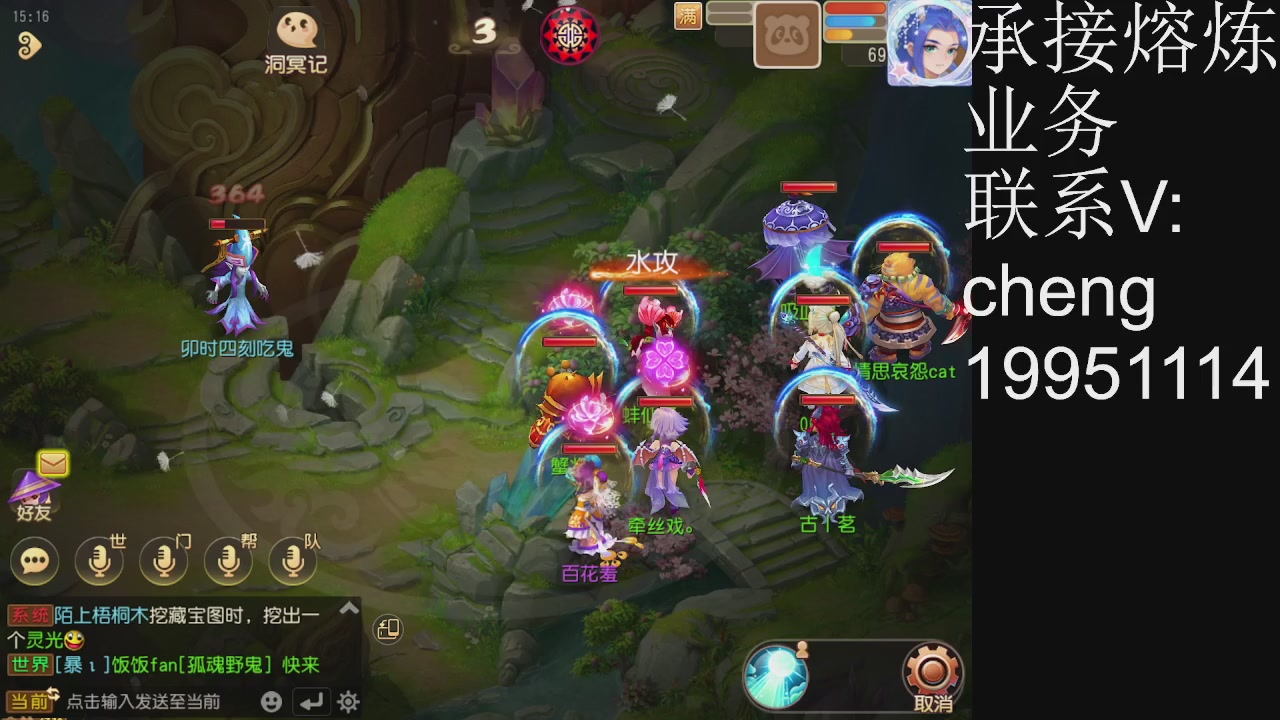Screen dimensions: 1280x720
Task: Toggle the 队 team voice microphone
Action: [294, 561]
